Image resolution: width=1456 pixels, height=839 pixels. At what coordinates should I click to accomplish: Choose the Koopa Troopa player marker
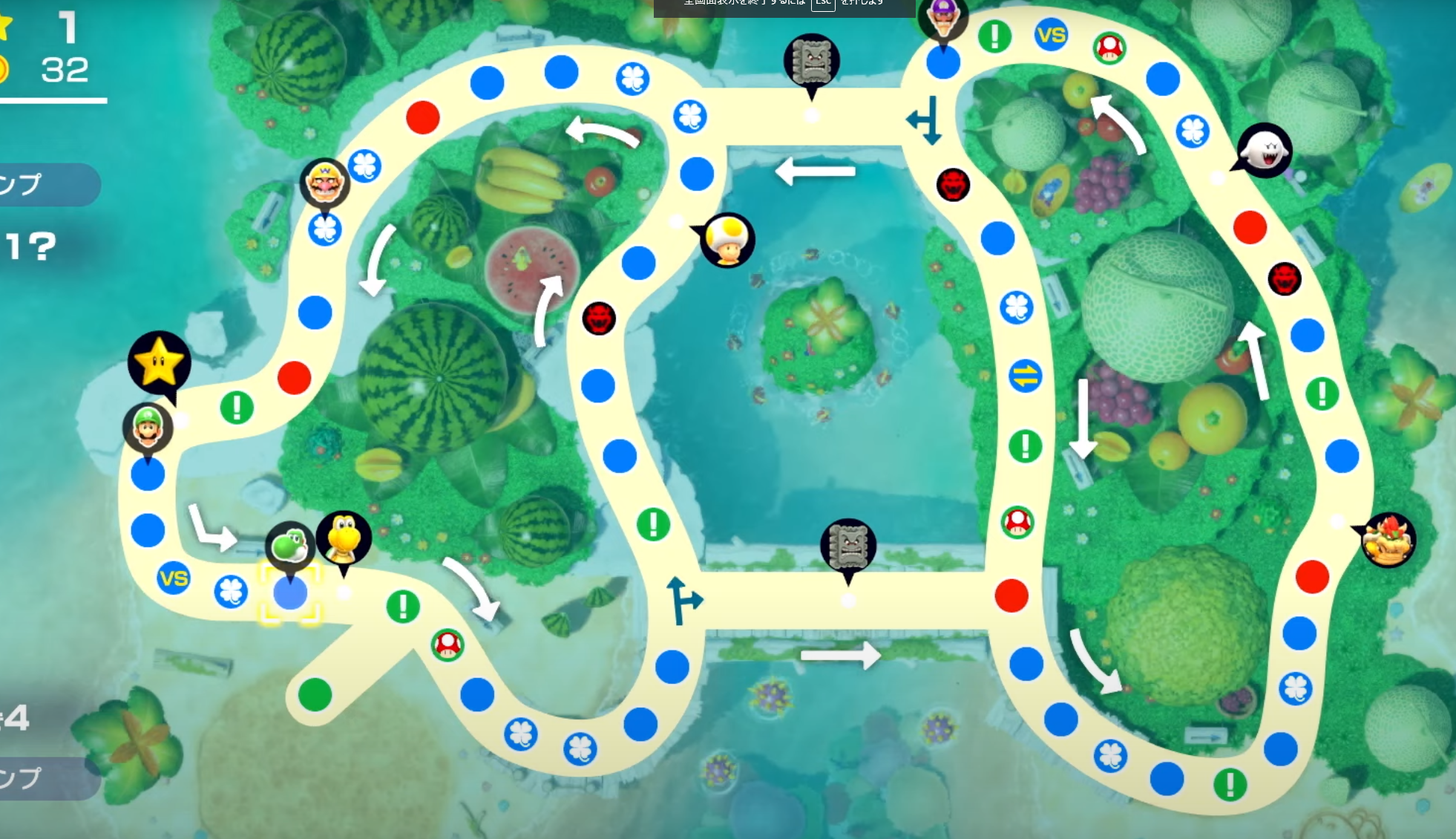point(344,538)
